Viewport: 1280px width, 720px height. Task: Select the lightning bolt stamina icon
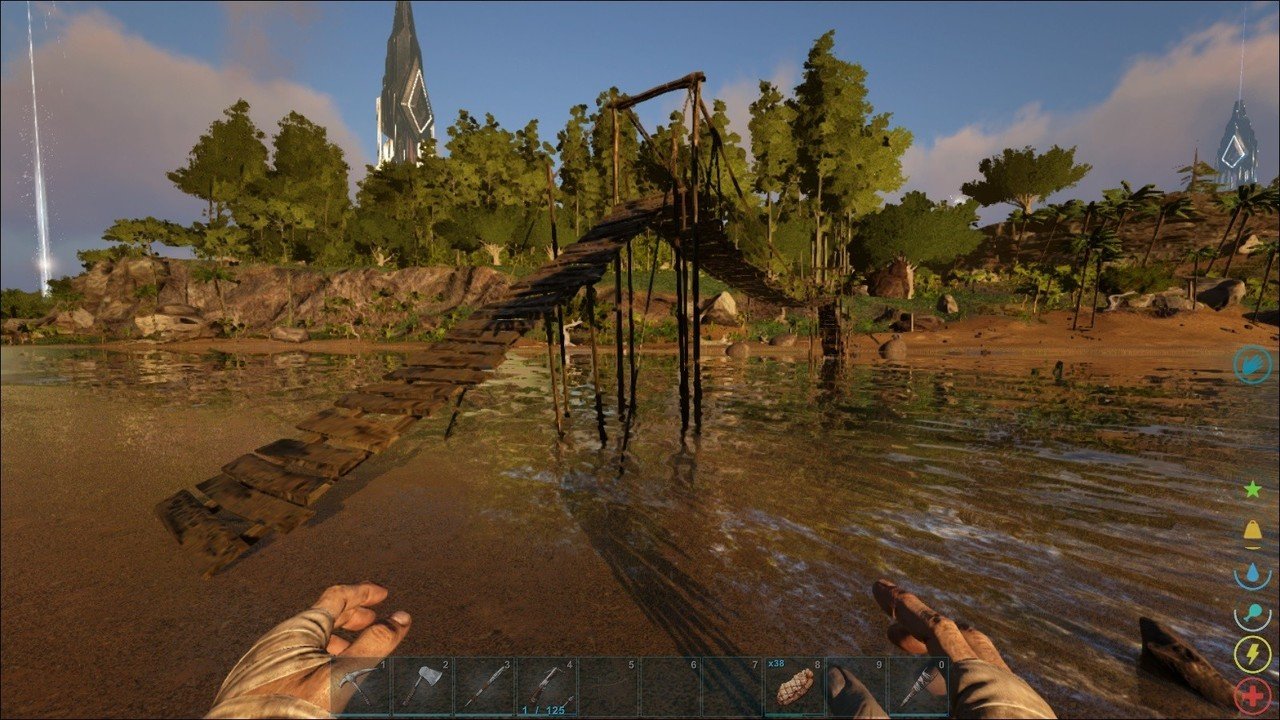point(1252,654)
